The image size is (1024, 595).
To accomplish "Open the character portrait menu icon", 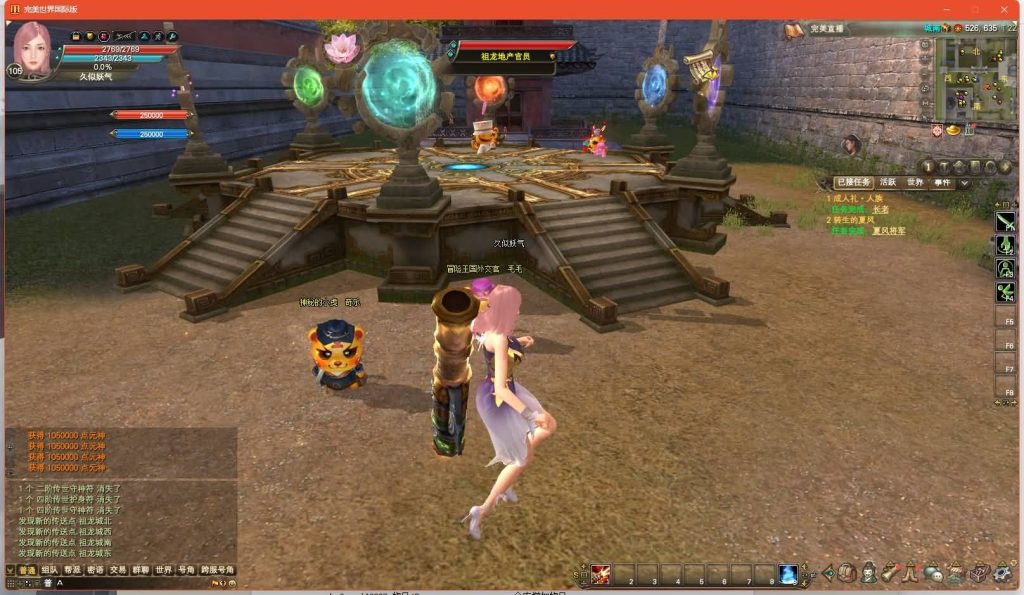I will 868,573.
